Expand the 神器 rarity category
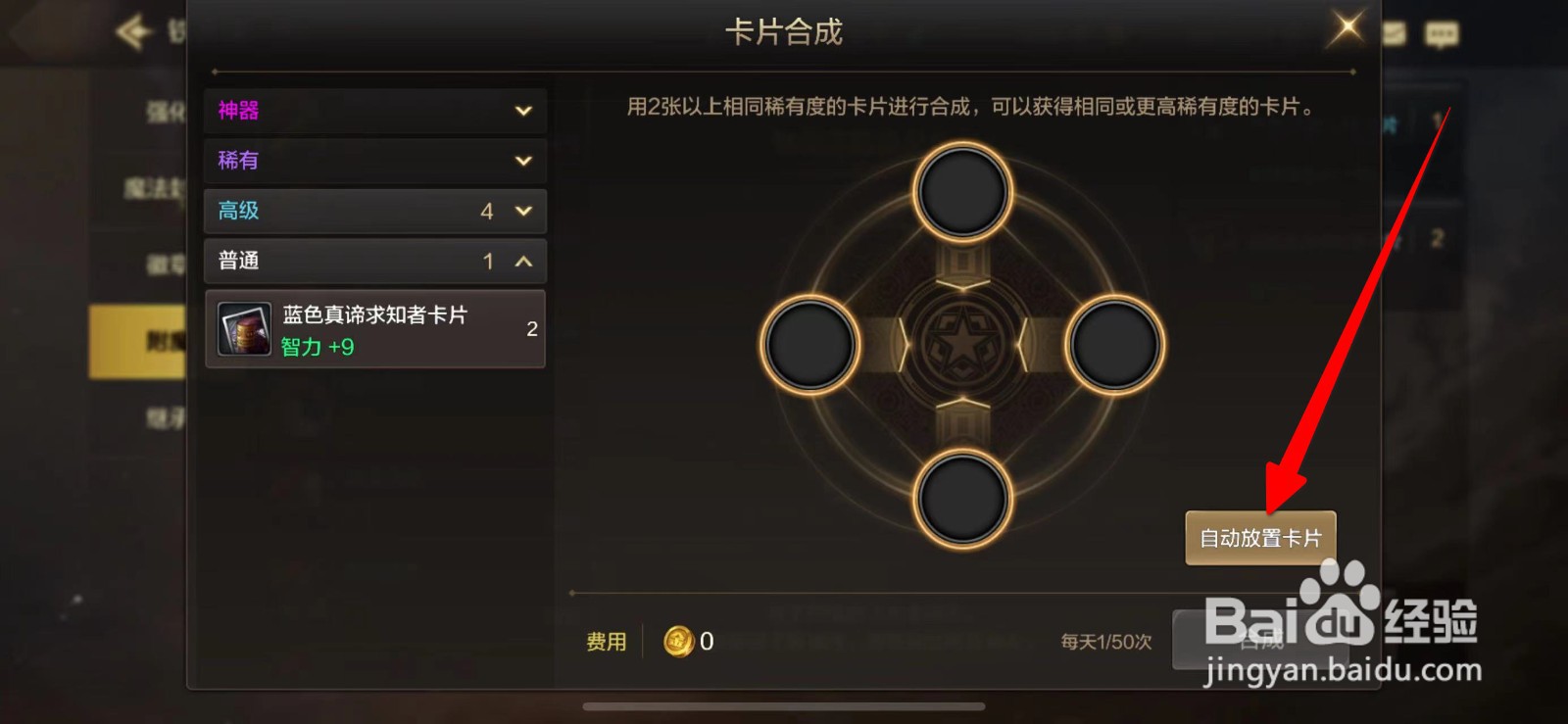1568x724 pixels. [x=374, y=110]
